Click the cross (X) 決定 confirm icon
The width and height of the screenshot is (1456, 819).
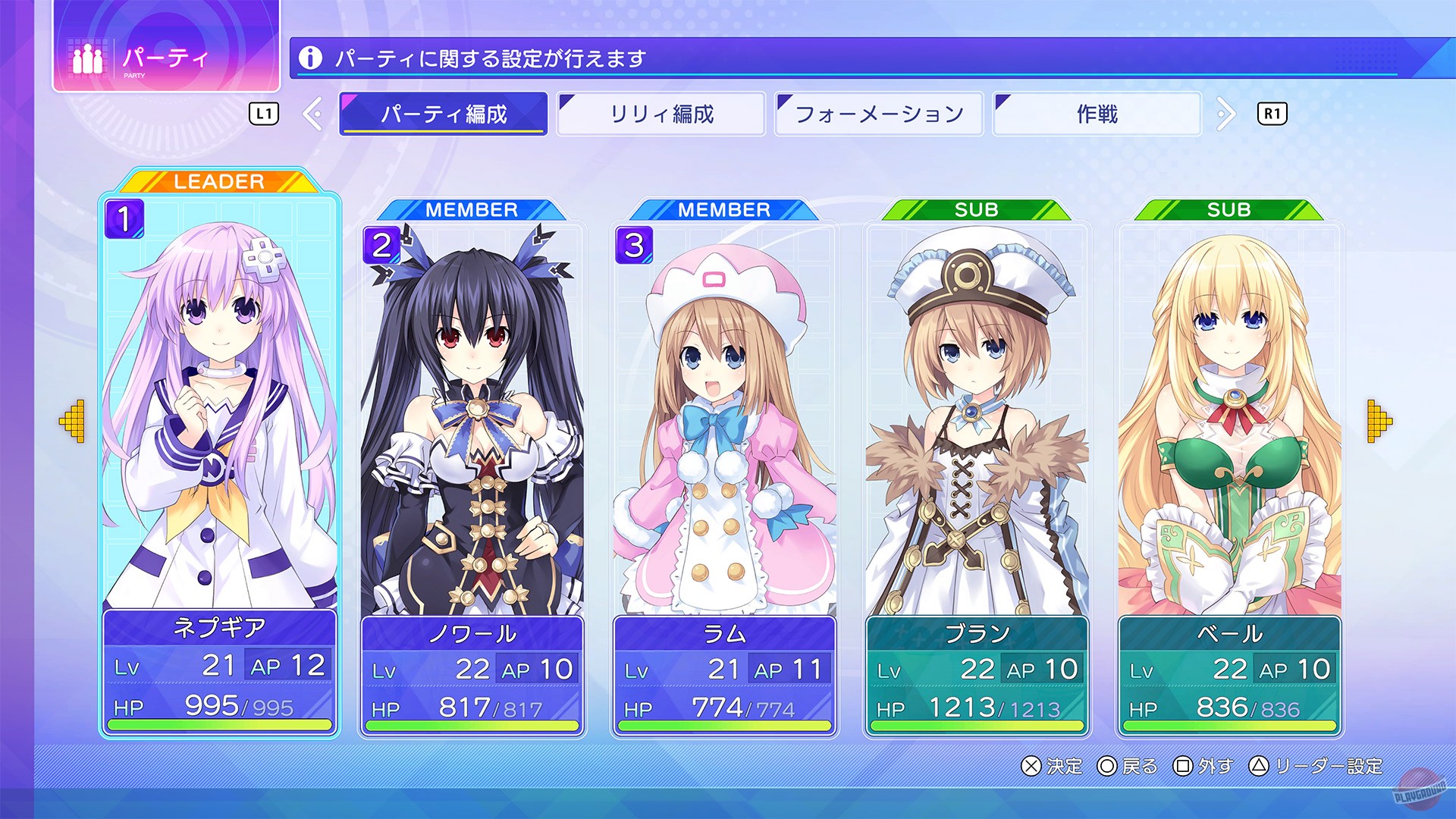(1030, 767)
